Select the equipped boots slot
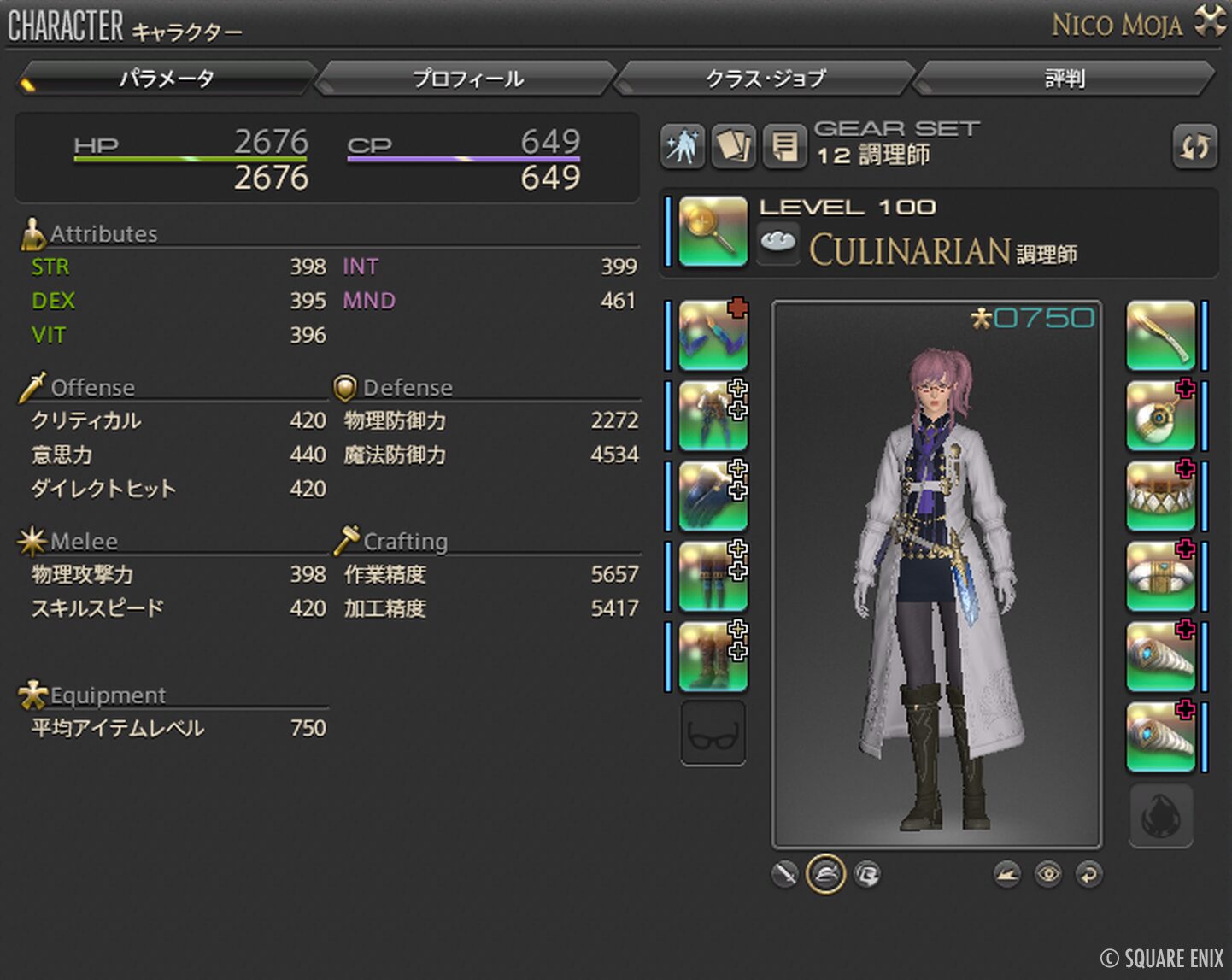Screen dimensions: 1232x980 click(x=713, y=657)
